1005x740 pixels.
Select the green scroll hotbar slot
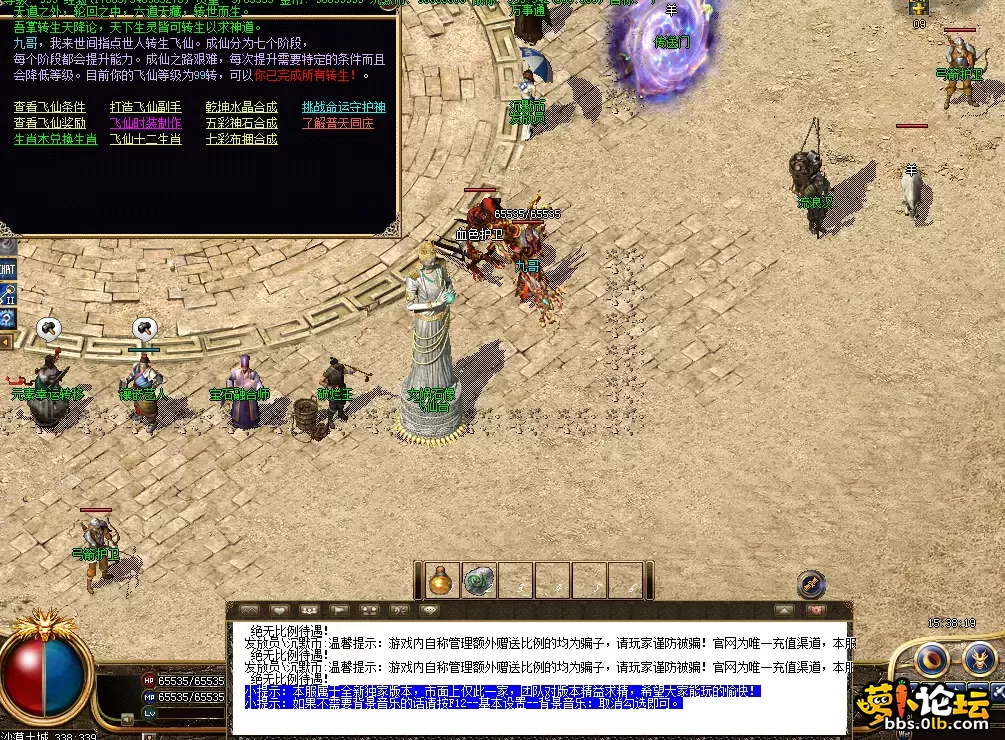point(479,580)
